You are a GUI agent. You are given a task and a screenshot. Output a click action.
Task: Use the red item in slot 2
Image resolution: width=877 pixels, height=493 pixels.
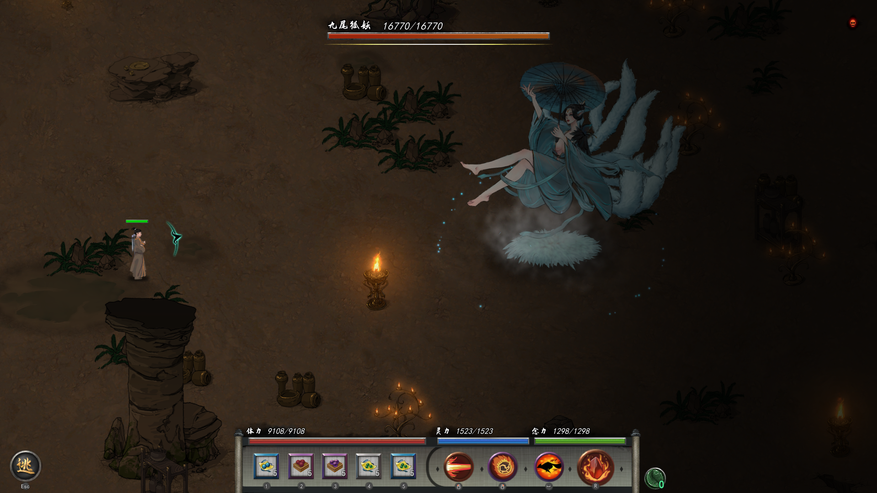coord(301,466)
